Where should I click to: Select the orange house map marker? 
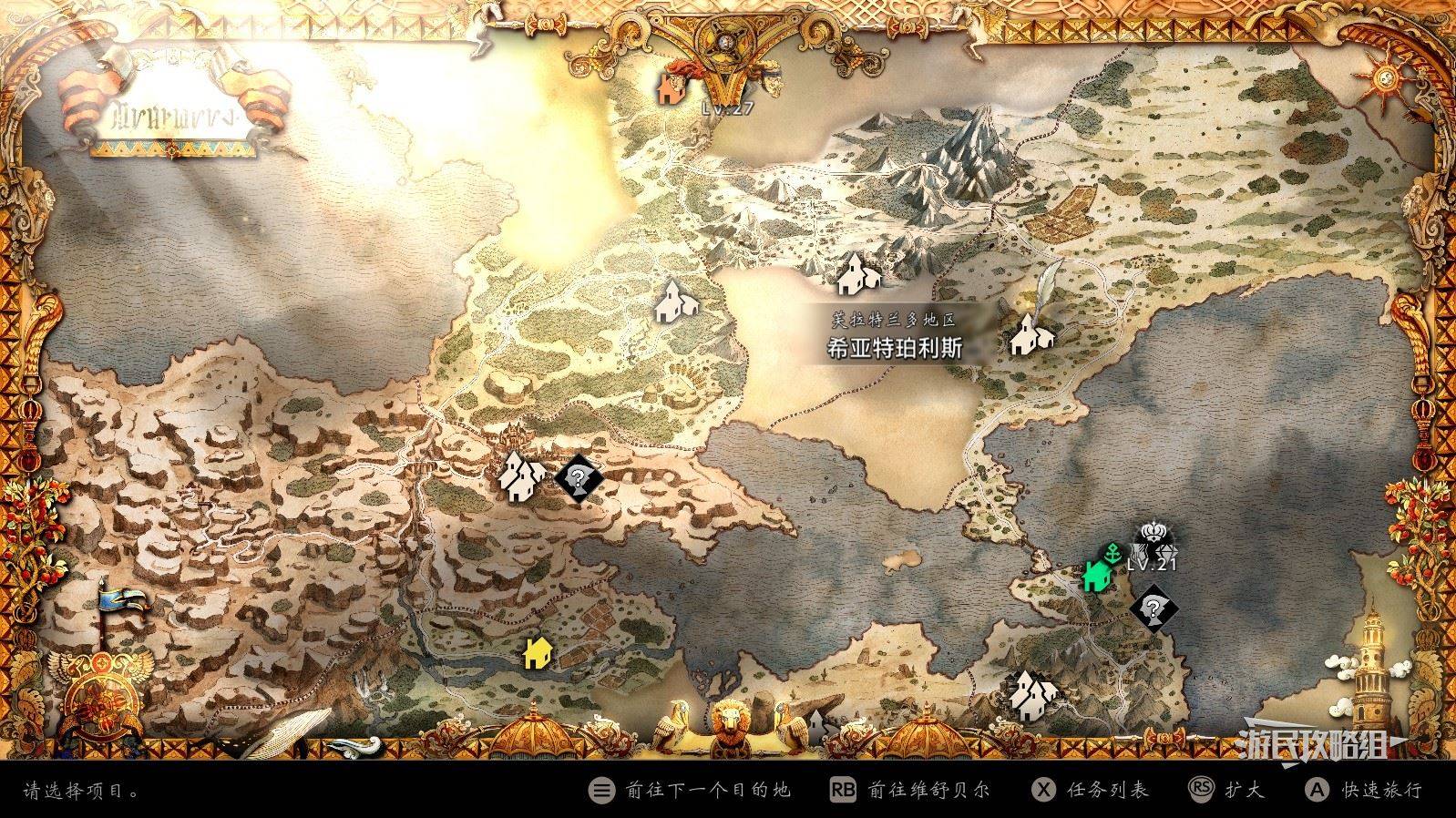671,89
